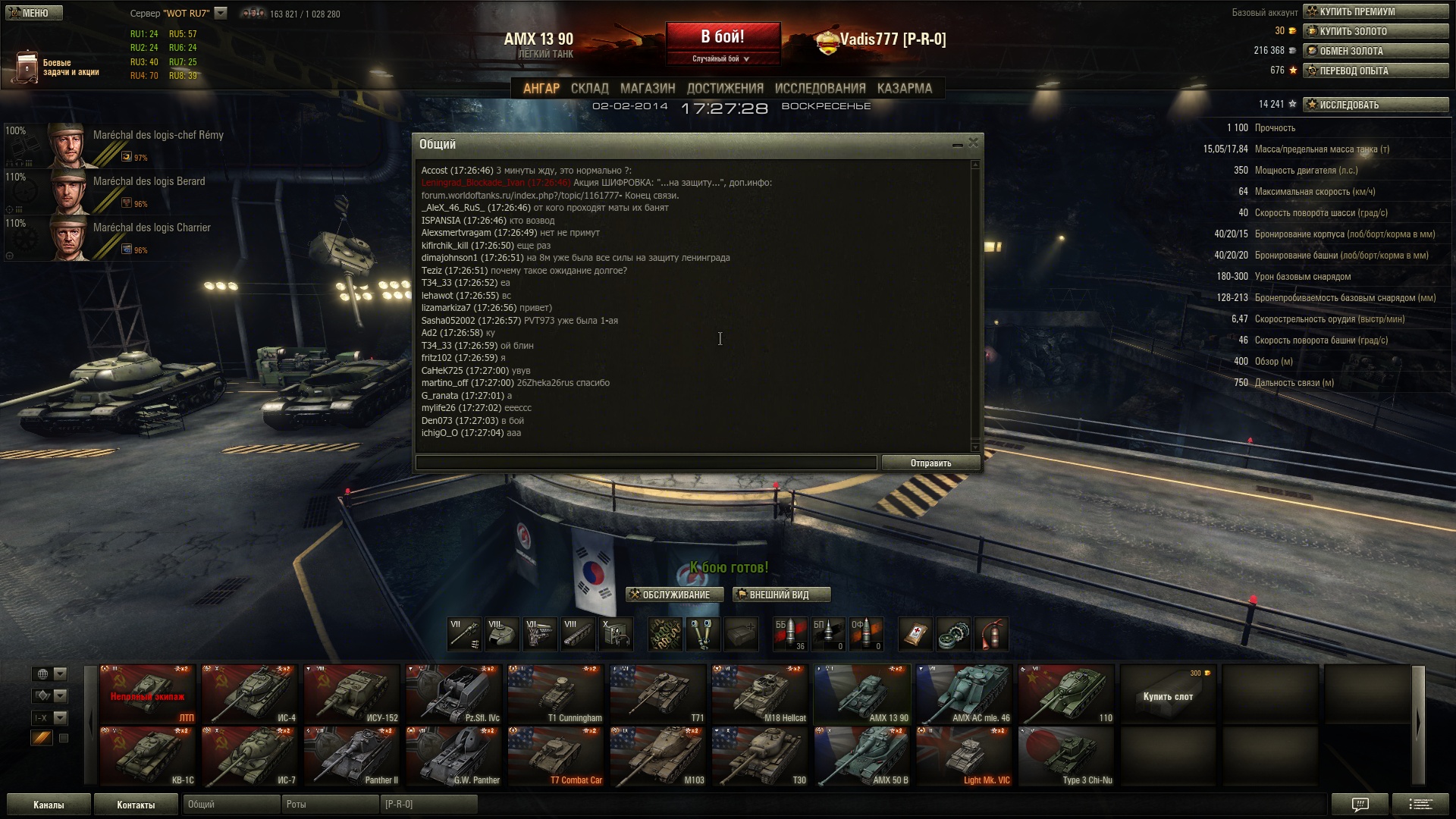
Task: Open the МЕНЮ button
Action: pos(34,13)
